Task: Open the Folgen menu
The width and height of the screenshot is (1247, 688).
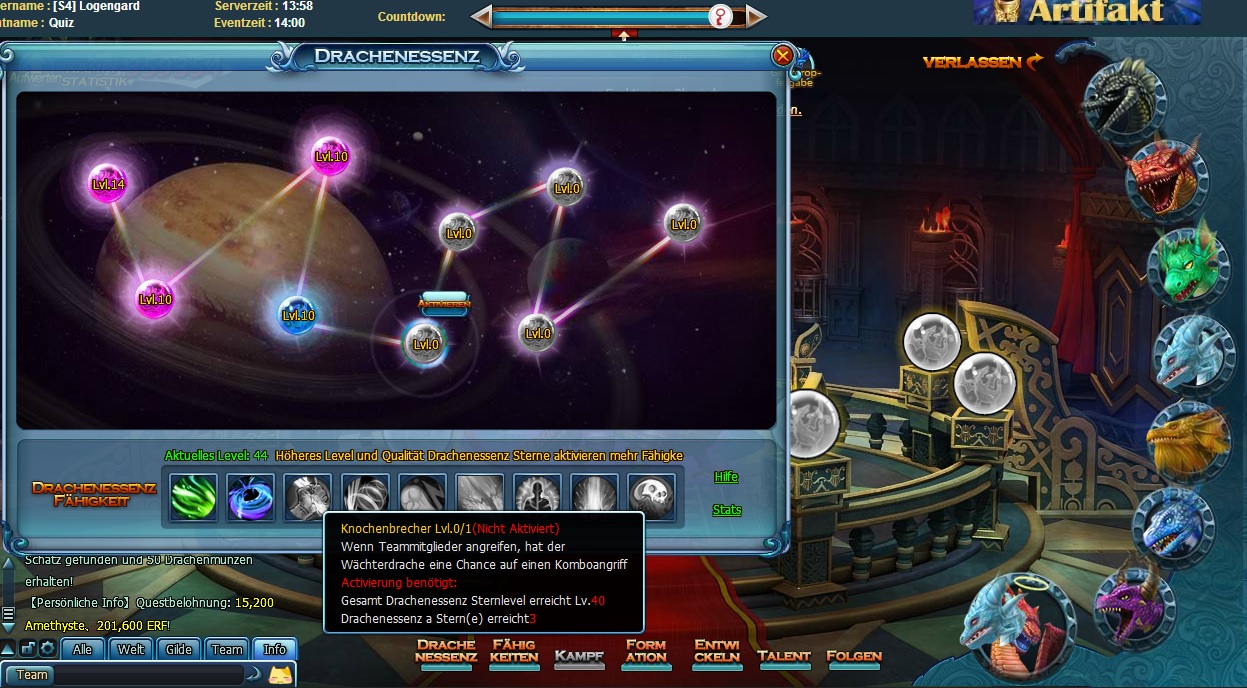Action: pos(854,657)
